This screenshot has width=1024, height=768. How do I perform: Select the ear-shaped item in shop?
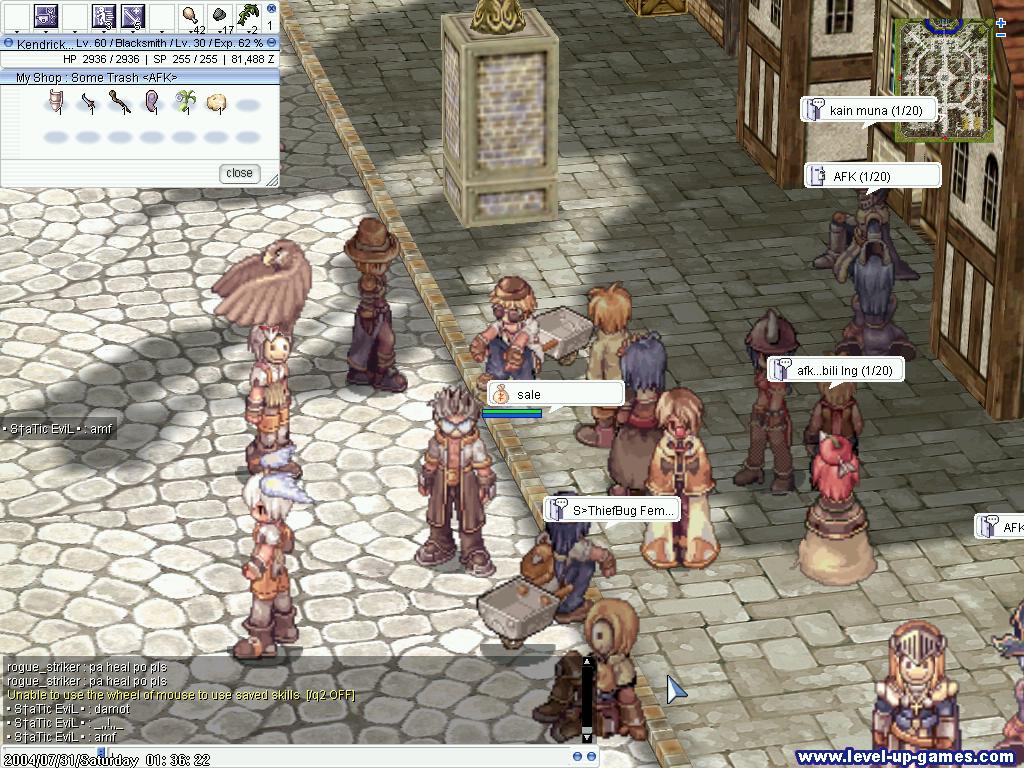(151, 102)
